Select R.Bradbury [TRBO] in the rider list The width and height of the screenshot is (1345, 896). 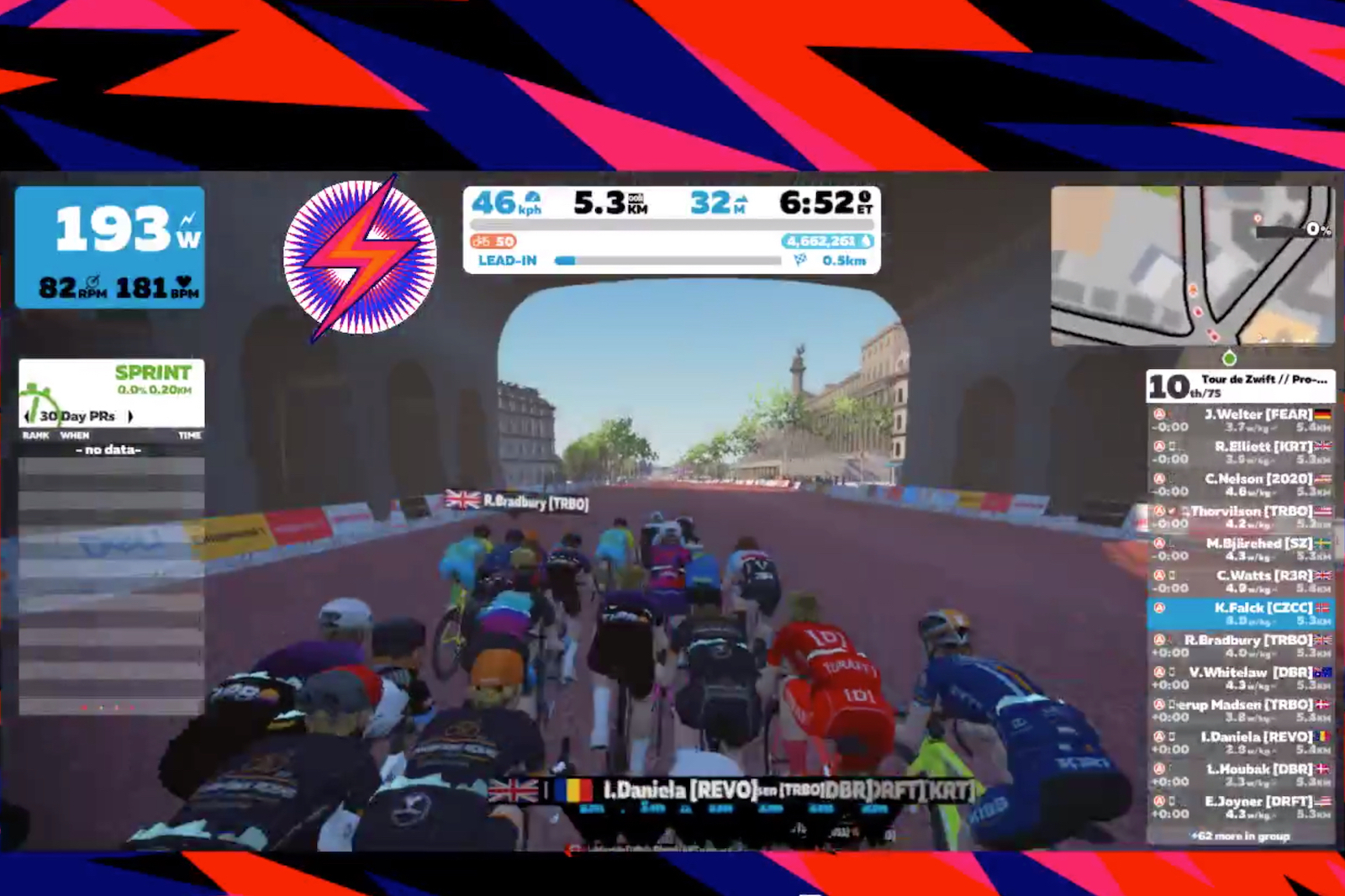pos(1240,646)
